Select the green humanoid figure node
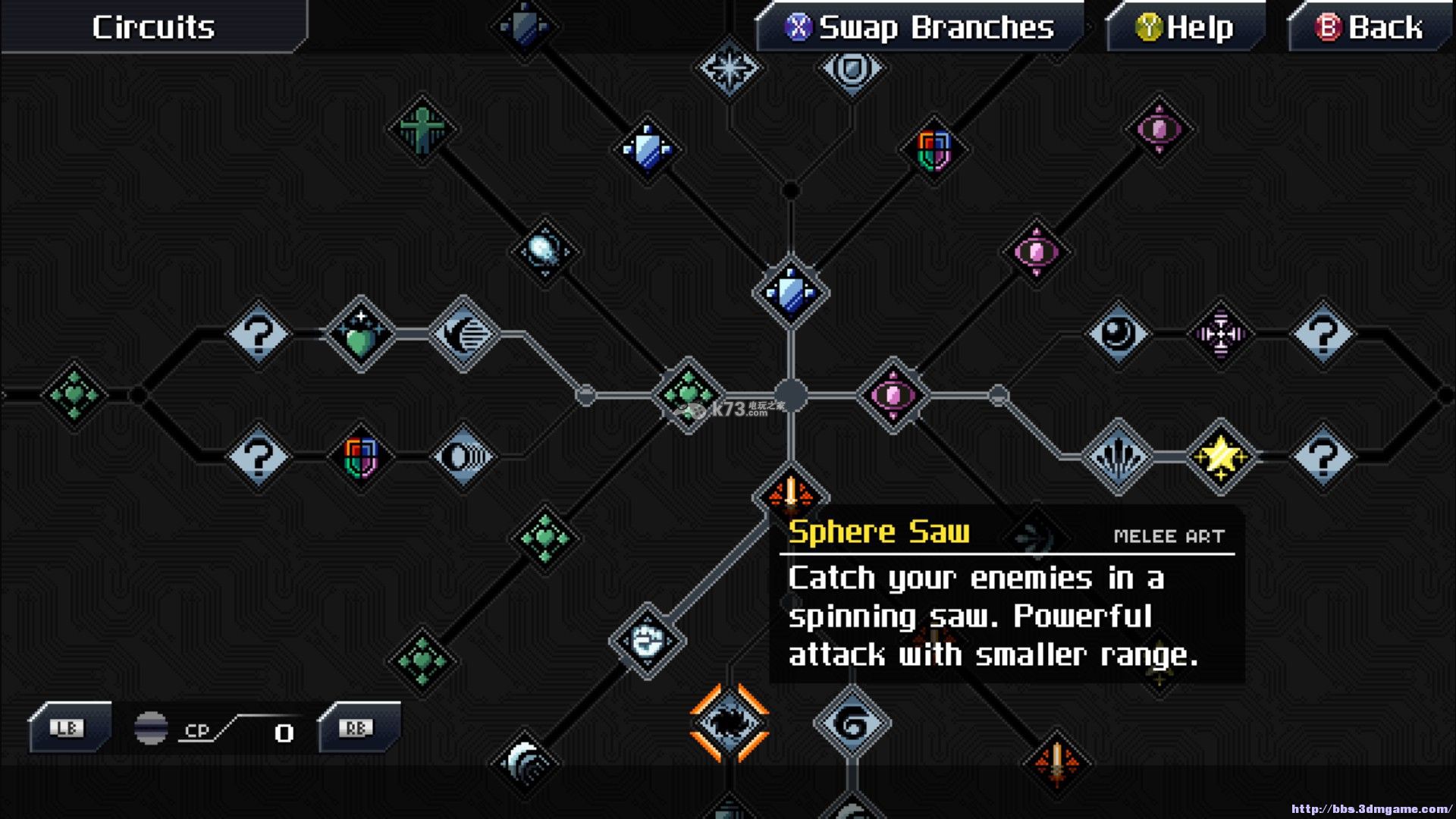The width and height of the screenshot is (1456, 819). (x=422, y=129)
